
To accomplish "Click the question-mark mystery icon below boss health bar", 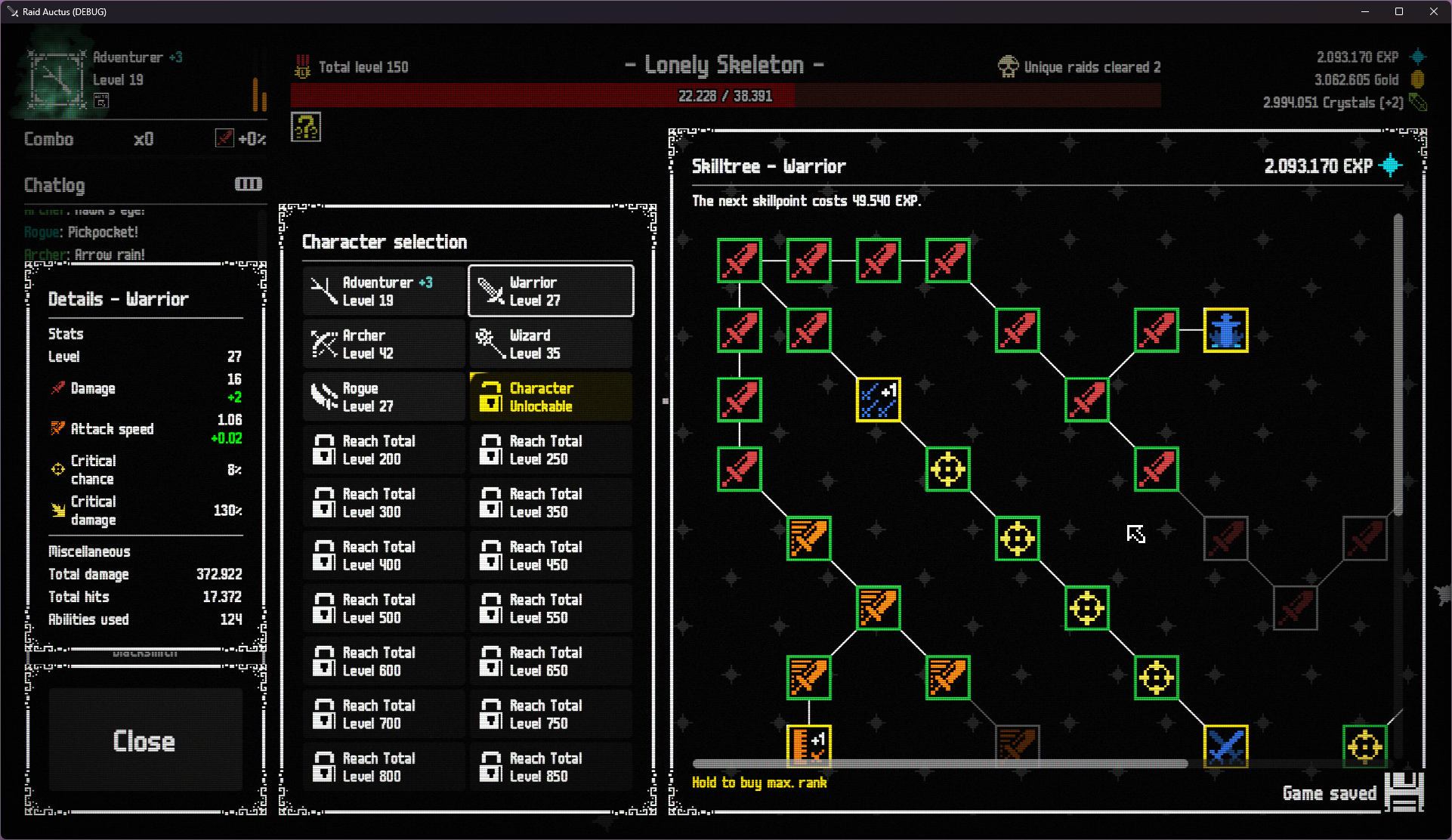I will tap(306, 127).
